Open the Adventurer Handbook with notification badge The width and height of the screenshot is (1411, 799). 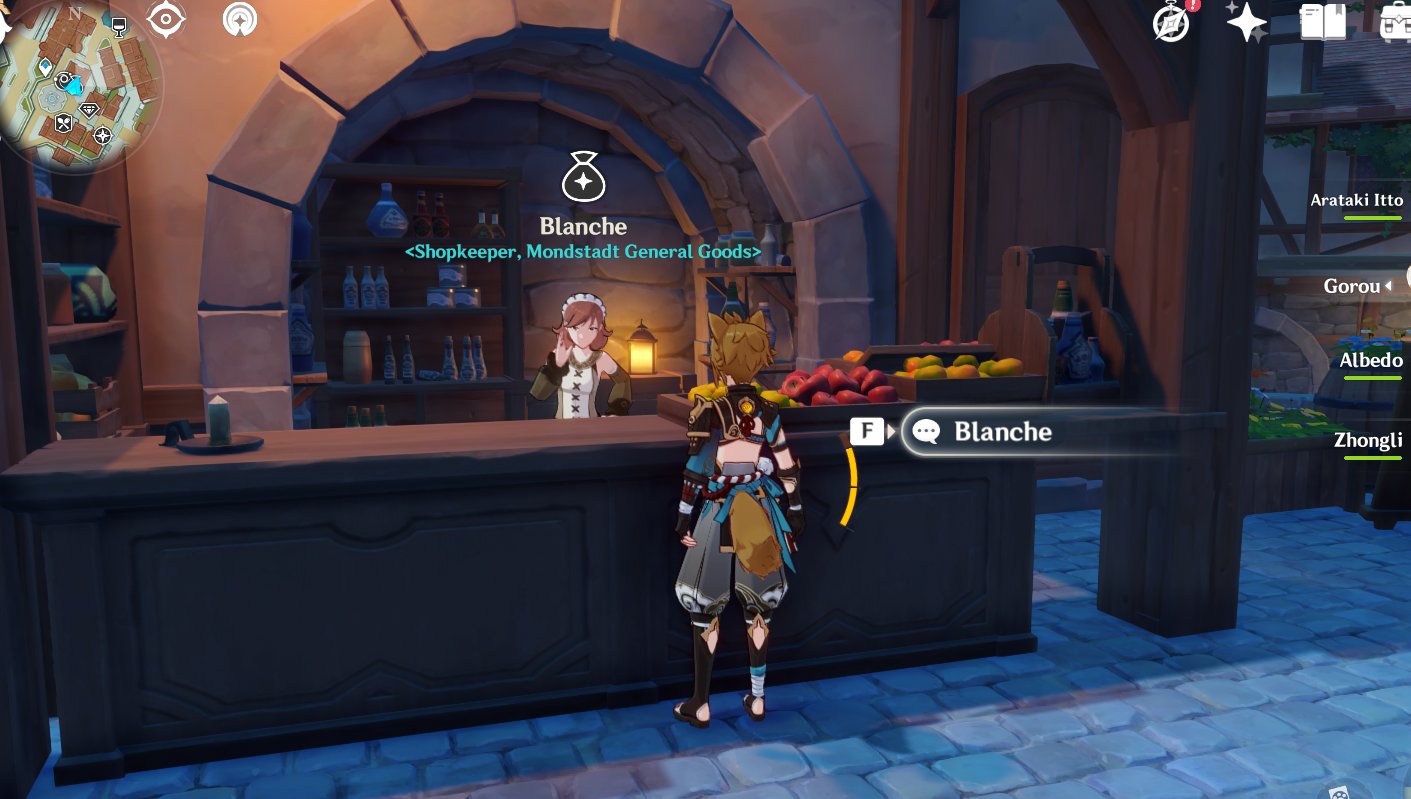(x=1170, y=22)
